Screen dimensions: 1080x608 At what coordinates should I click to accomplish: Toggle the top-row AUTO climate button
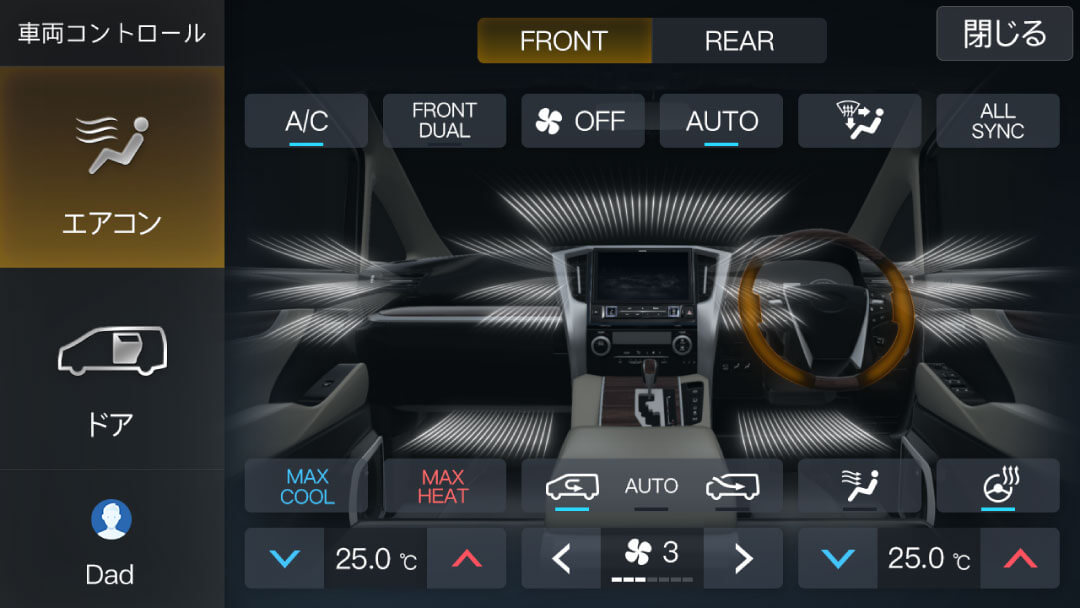721,121
